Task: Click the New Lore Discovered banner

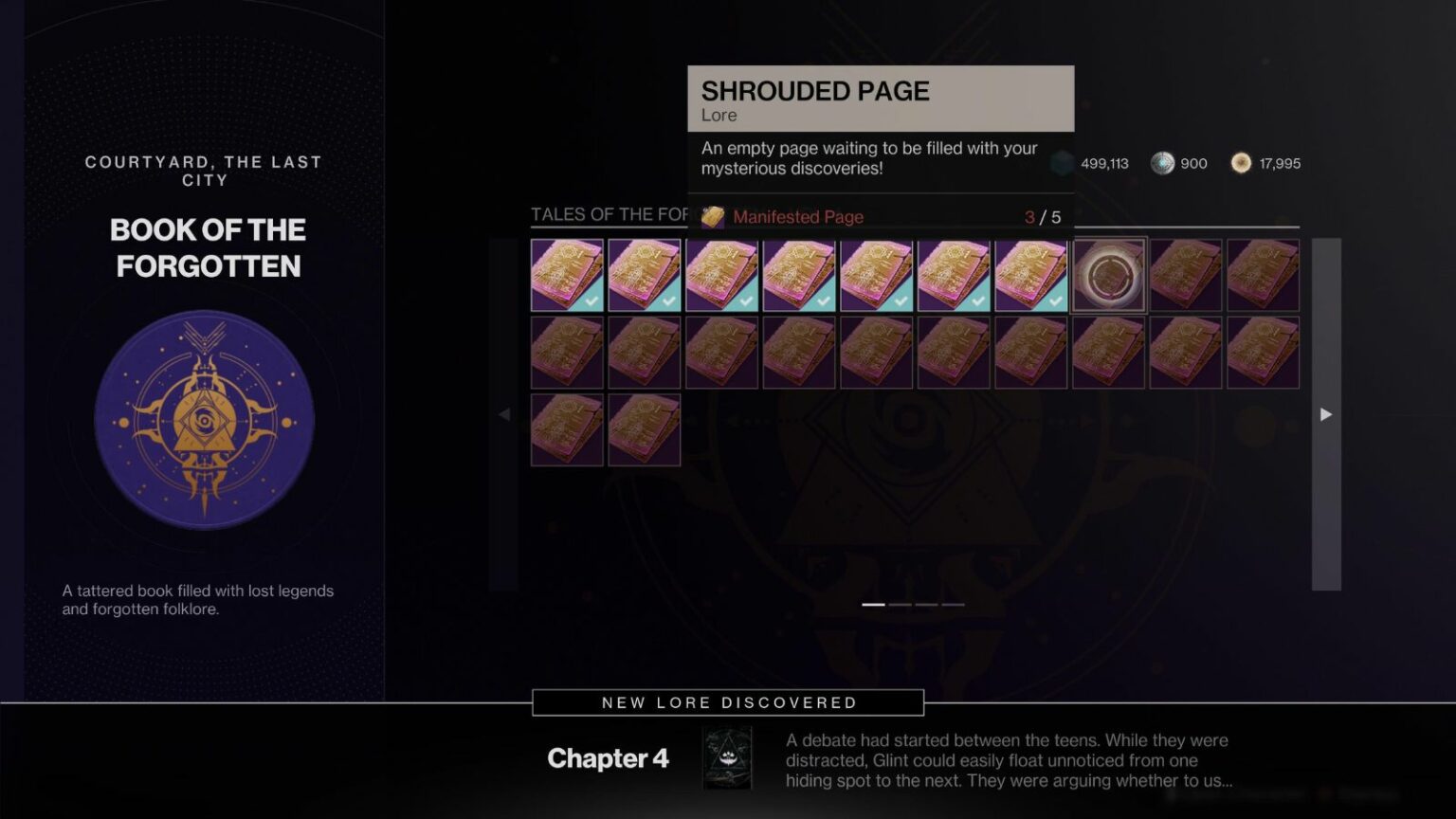Action: coord(728,702)
